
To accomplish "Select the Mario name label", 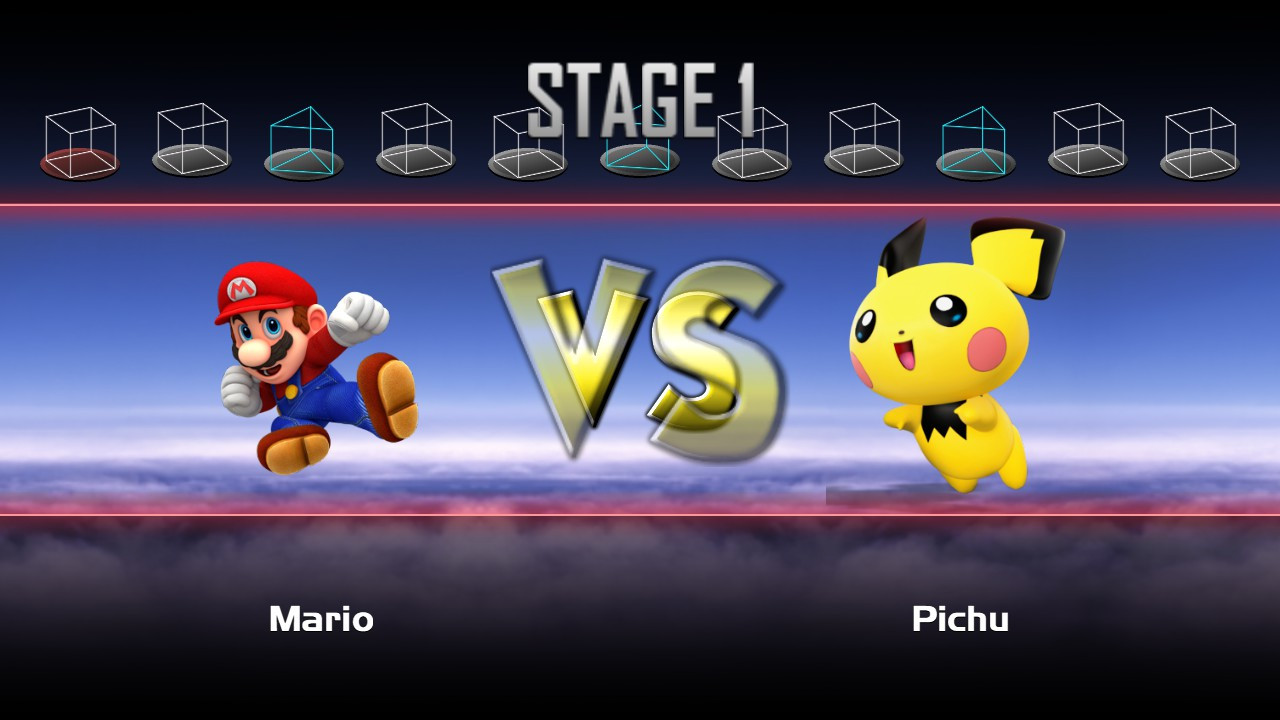I will 320,620.
